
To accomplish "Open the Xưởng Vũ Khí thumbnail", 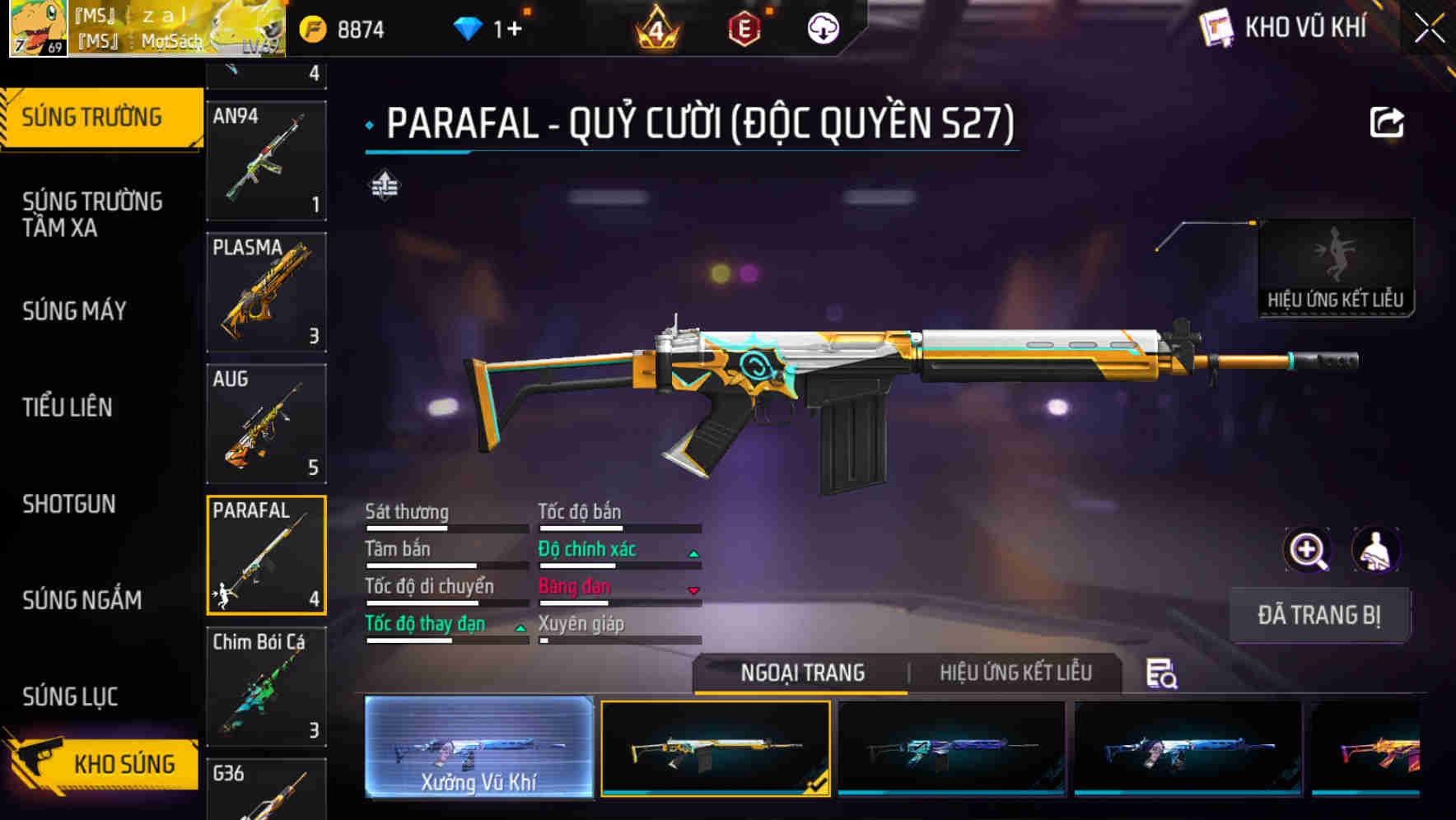I will 478,749.
